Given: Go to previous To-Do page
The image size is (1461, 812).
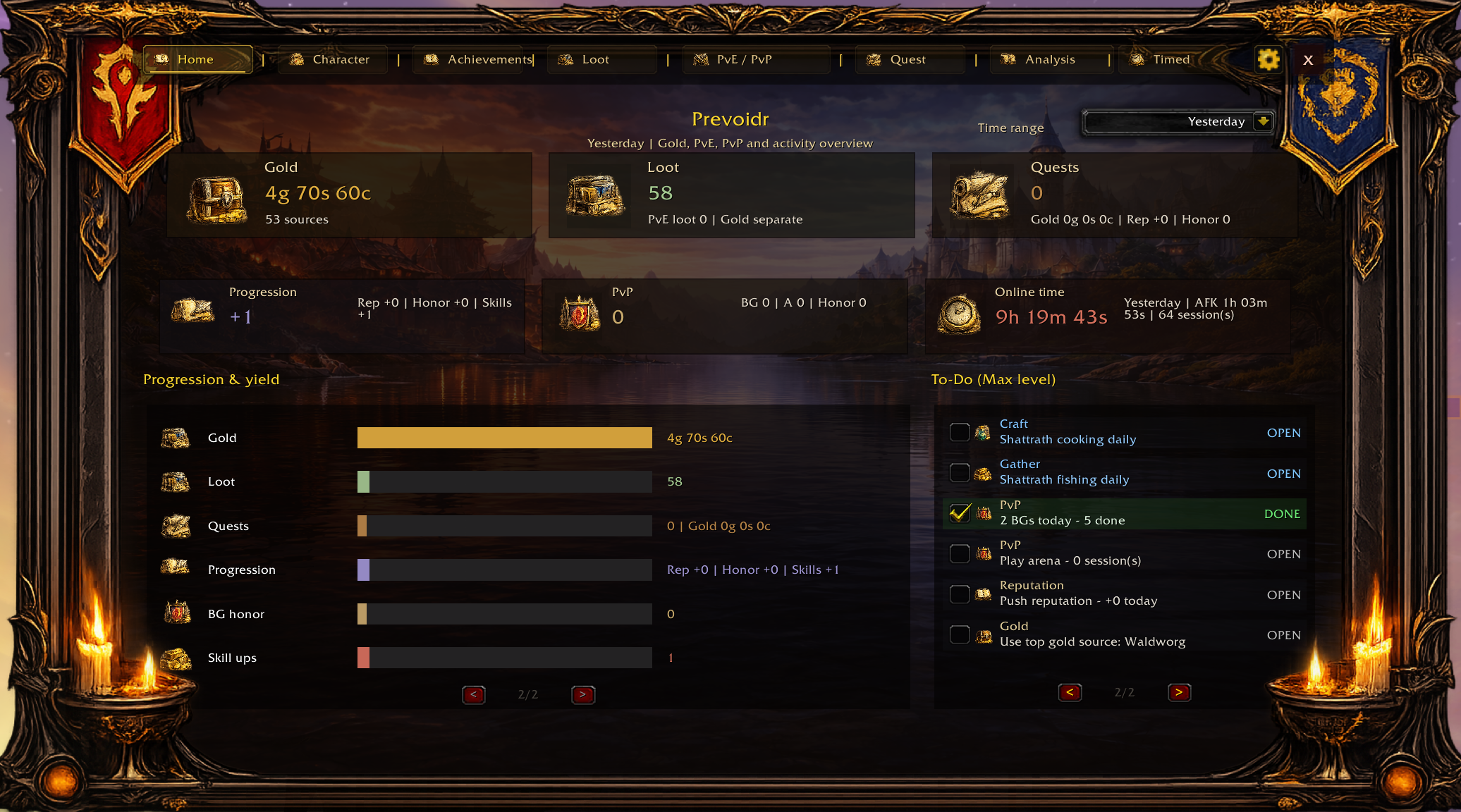Looking at the screenshot, I should tap(1070, 693).
